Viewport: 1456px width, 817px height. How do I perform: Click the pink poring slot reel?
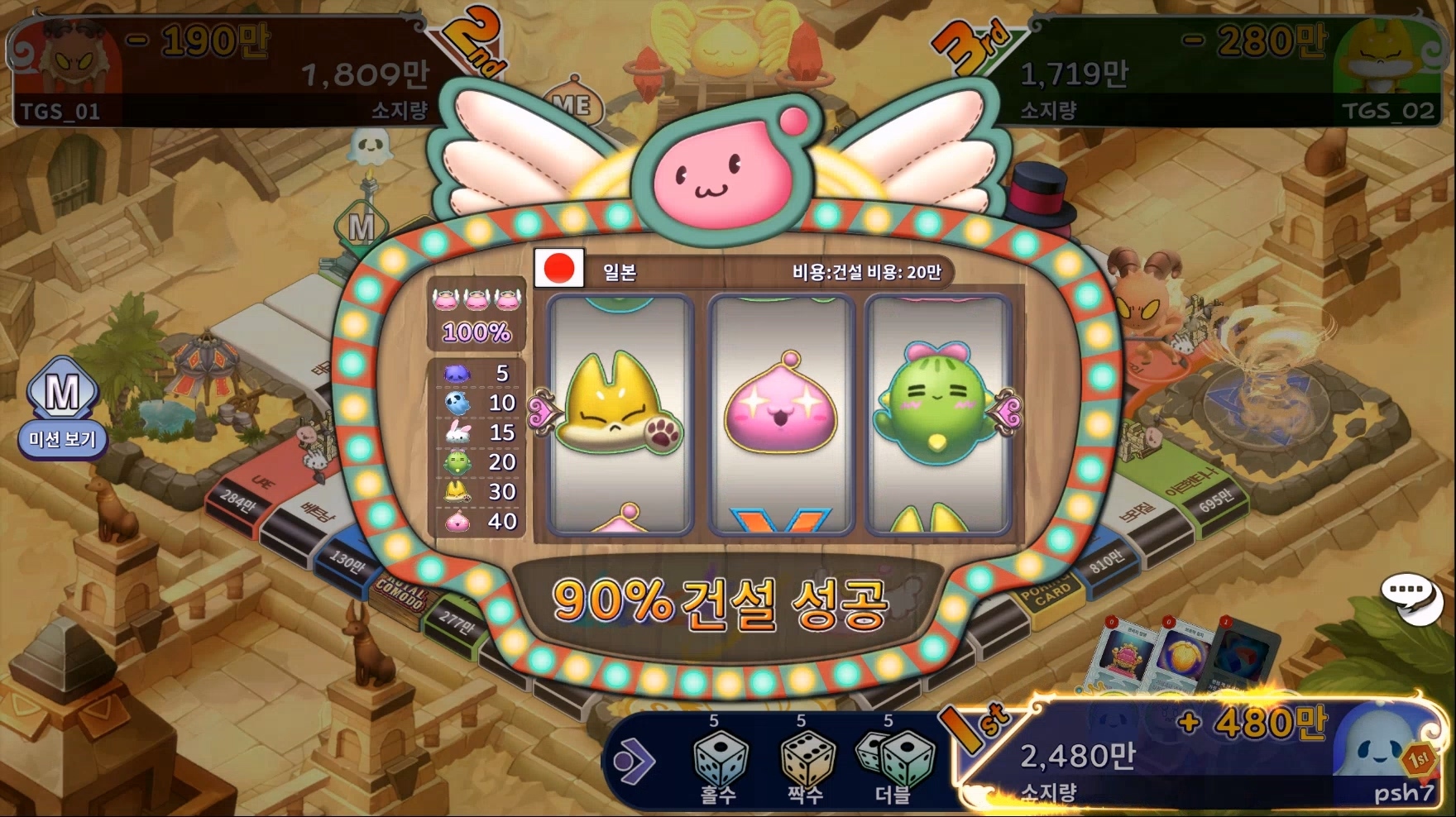tap(781, 413)
